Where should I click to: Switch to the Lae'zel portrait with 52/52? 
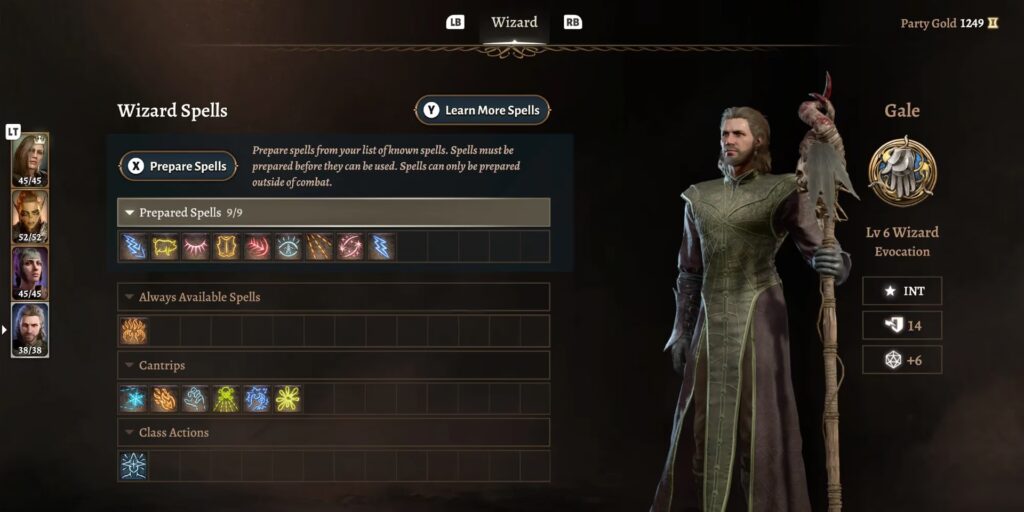coord(30,216)
